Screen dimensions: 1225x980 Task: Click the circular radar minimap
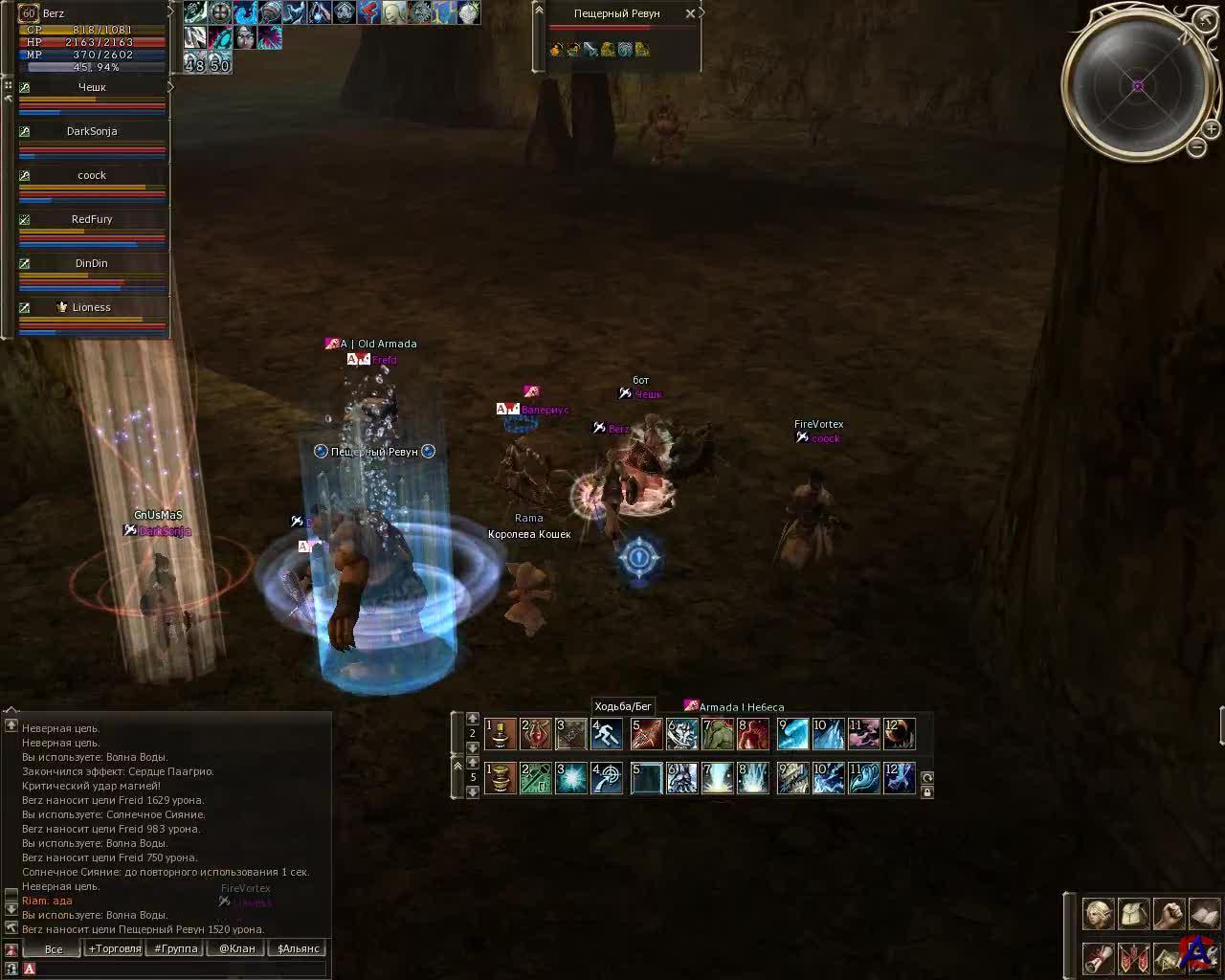coord(1138,85)
